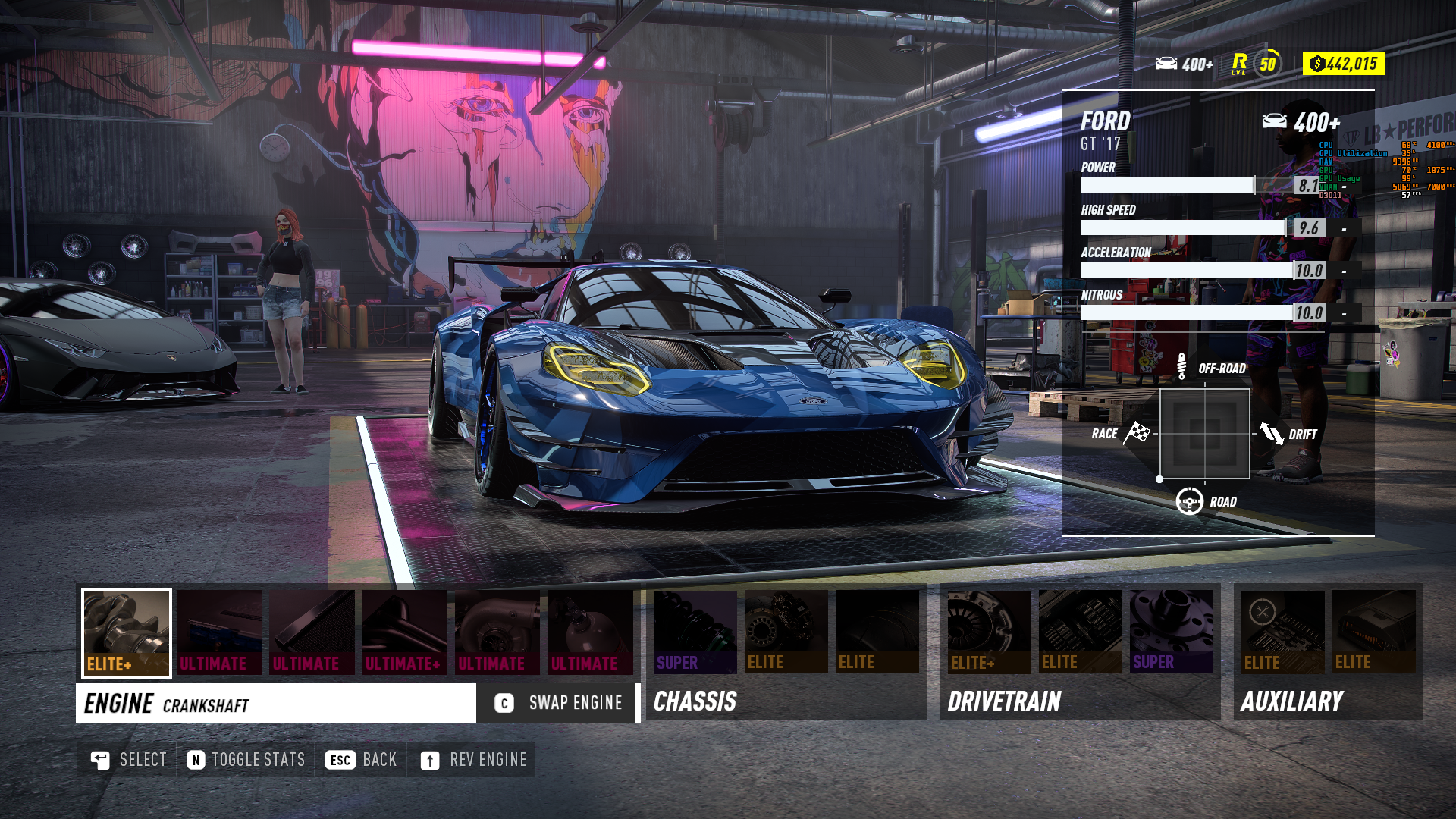Open the Ultimate turbocharger engine part
Viewport: 1456px width, 819px height.
pyautogui.click(x=497, y=632)
